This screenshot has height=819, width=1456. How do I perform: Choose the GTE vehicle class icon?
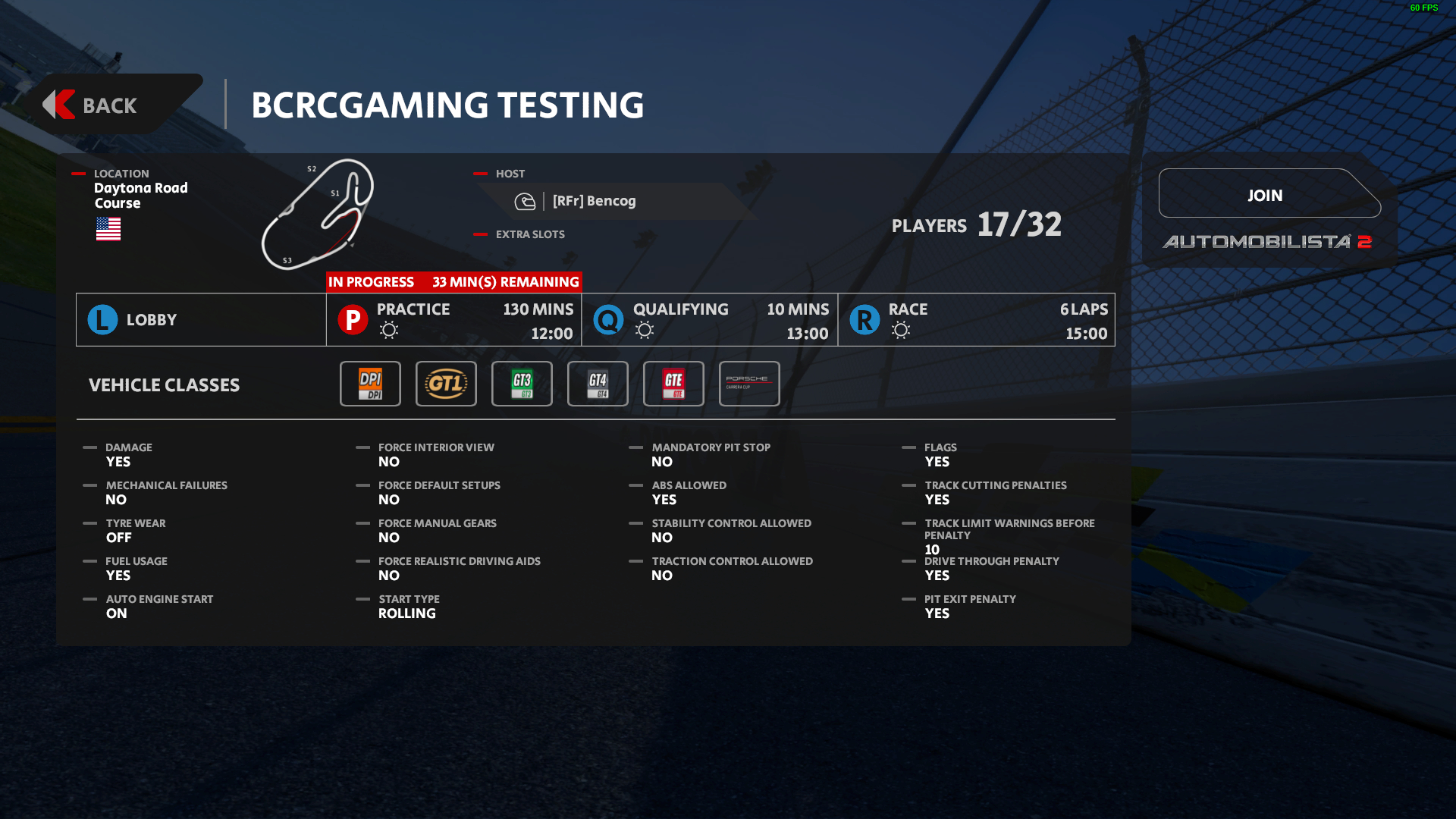pos(673,384)
